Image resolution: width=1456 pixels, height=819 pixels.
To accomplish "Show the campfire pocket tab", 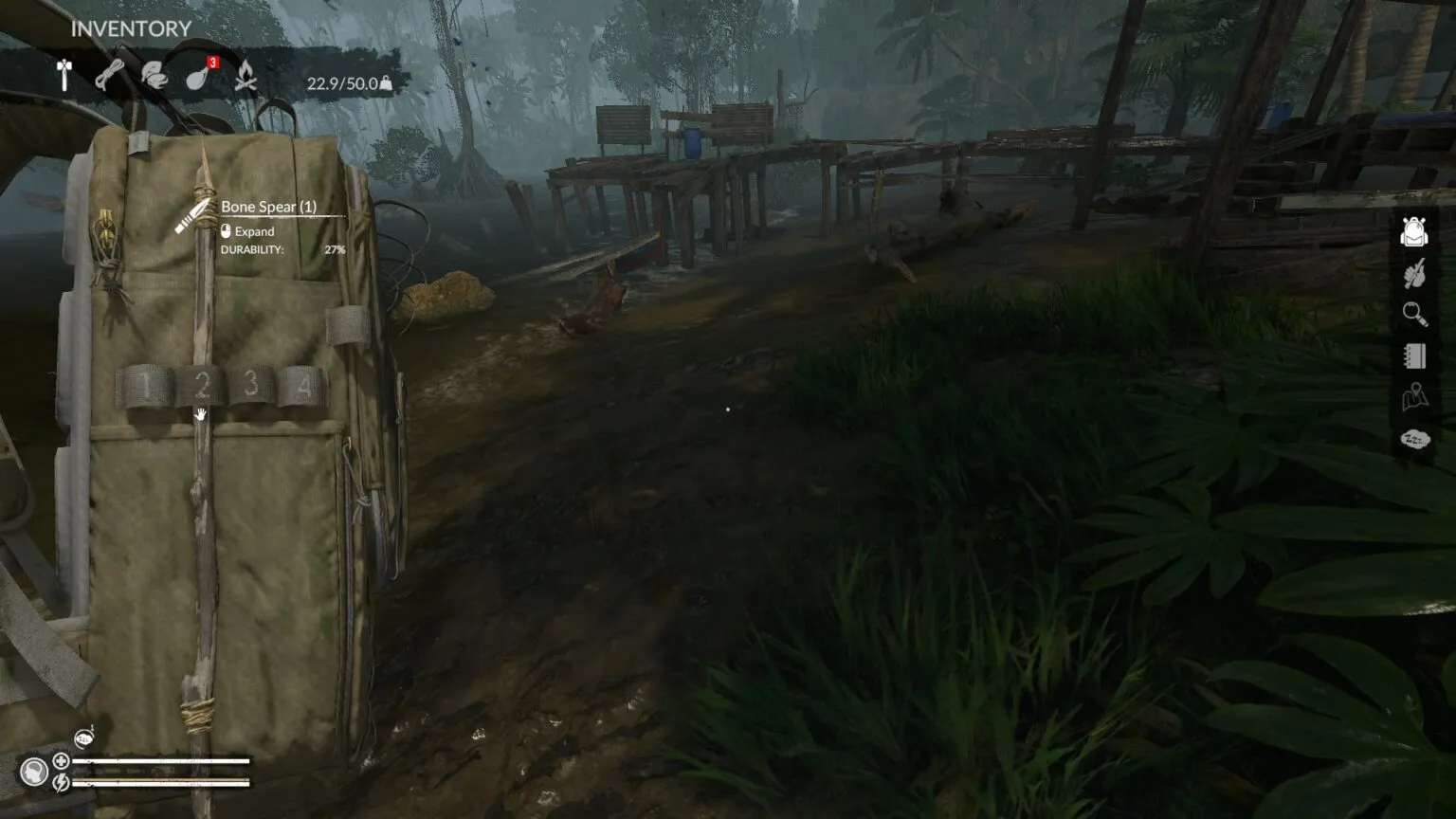I will tap(246, 76).
